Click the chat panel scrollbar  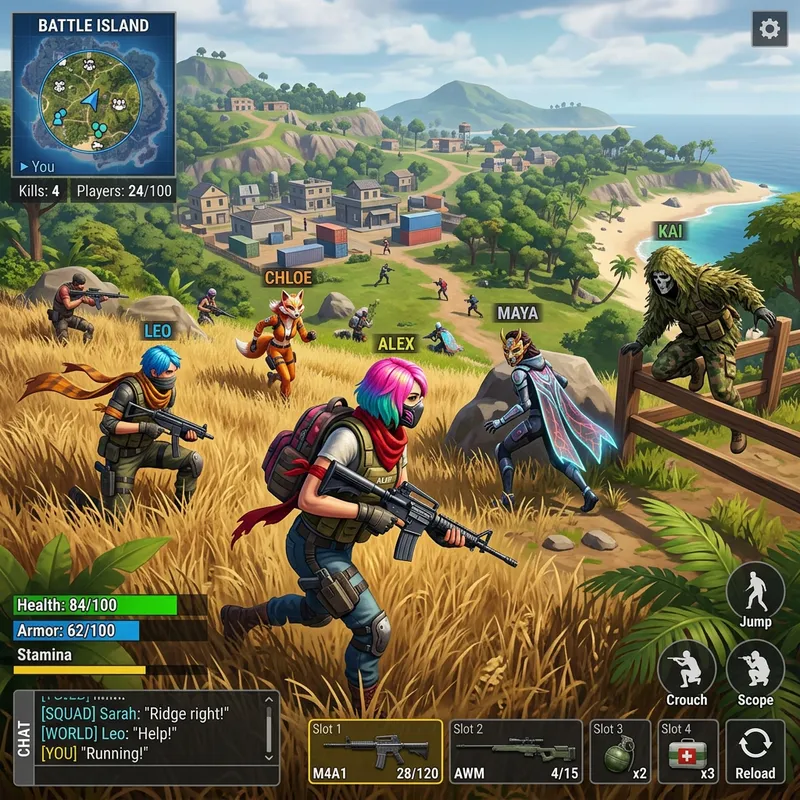point(267,730)
